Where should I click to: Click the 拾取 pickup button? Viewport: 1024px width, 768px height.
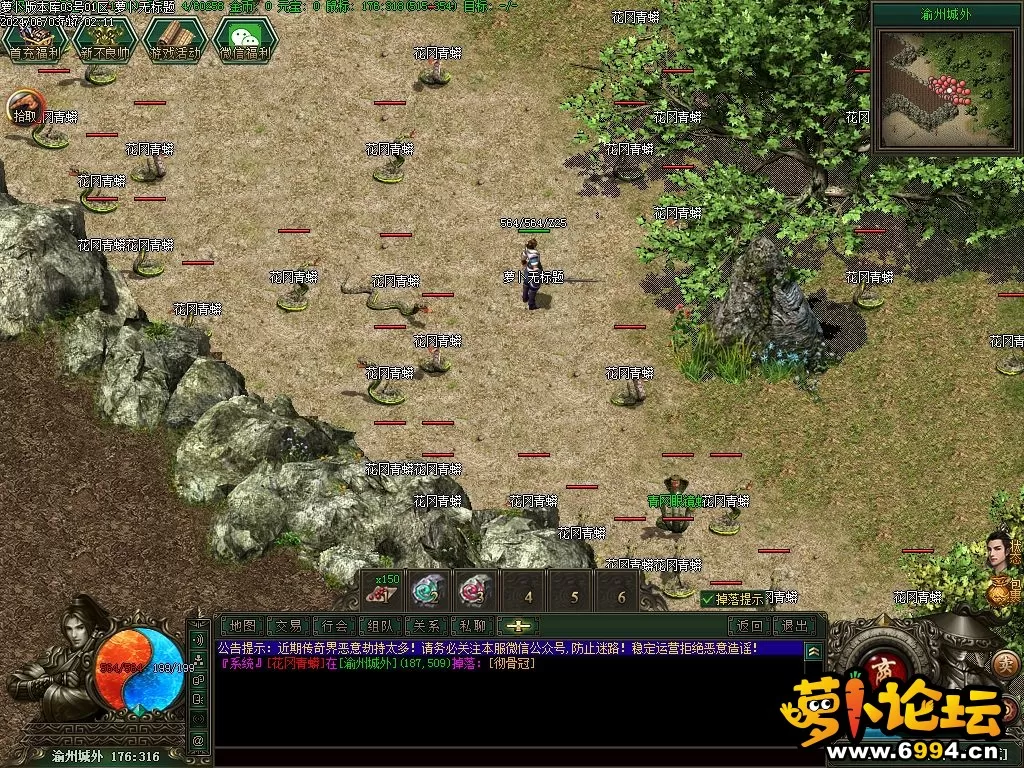click(x=25, y=107)
